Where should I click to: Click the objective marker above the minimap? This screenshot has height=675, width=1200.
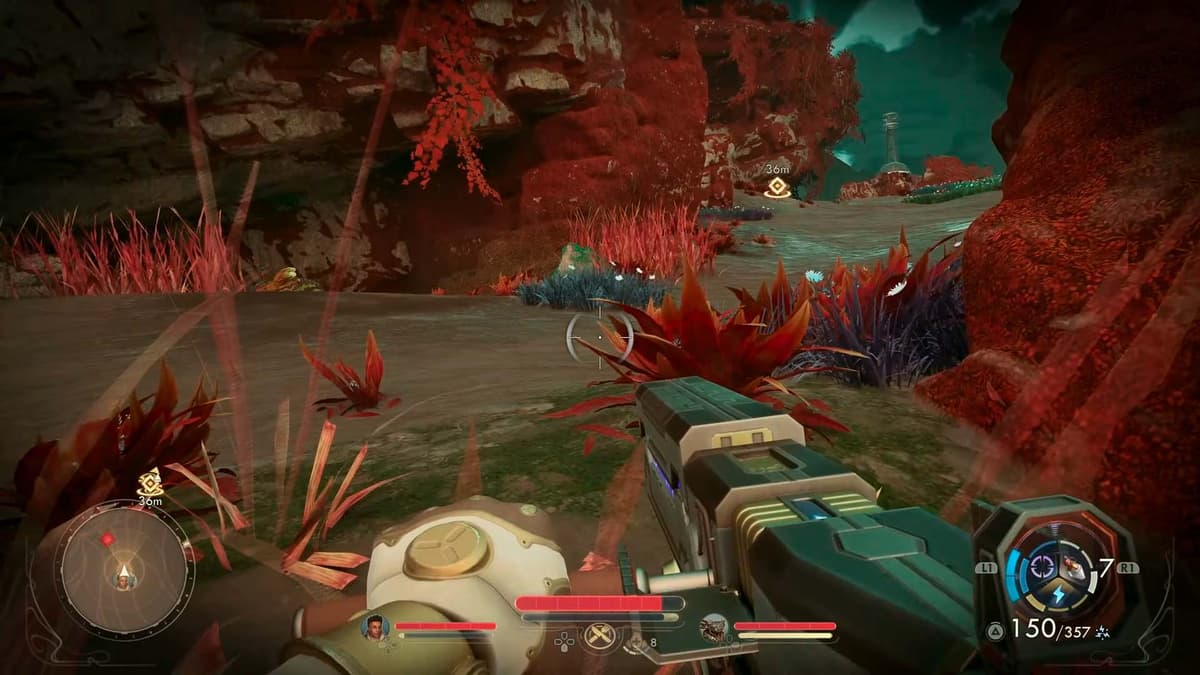(150, 484)
